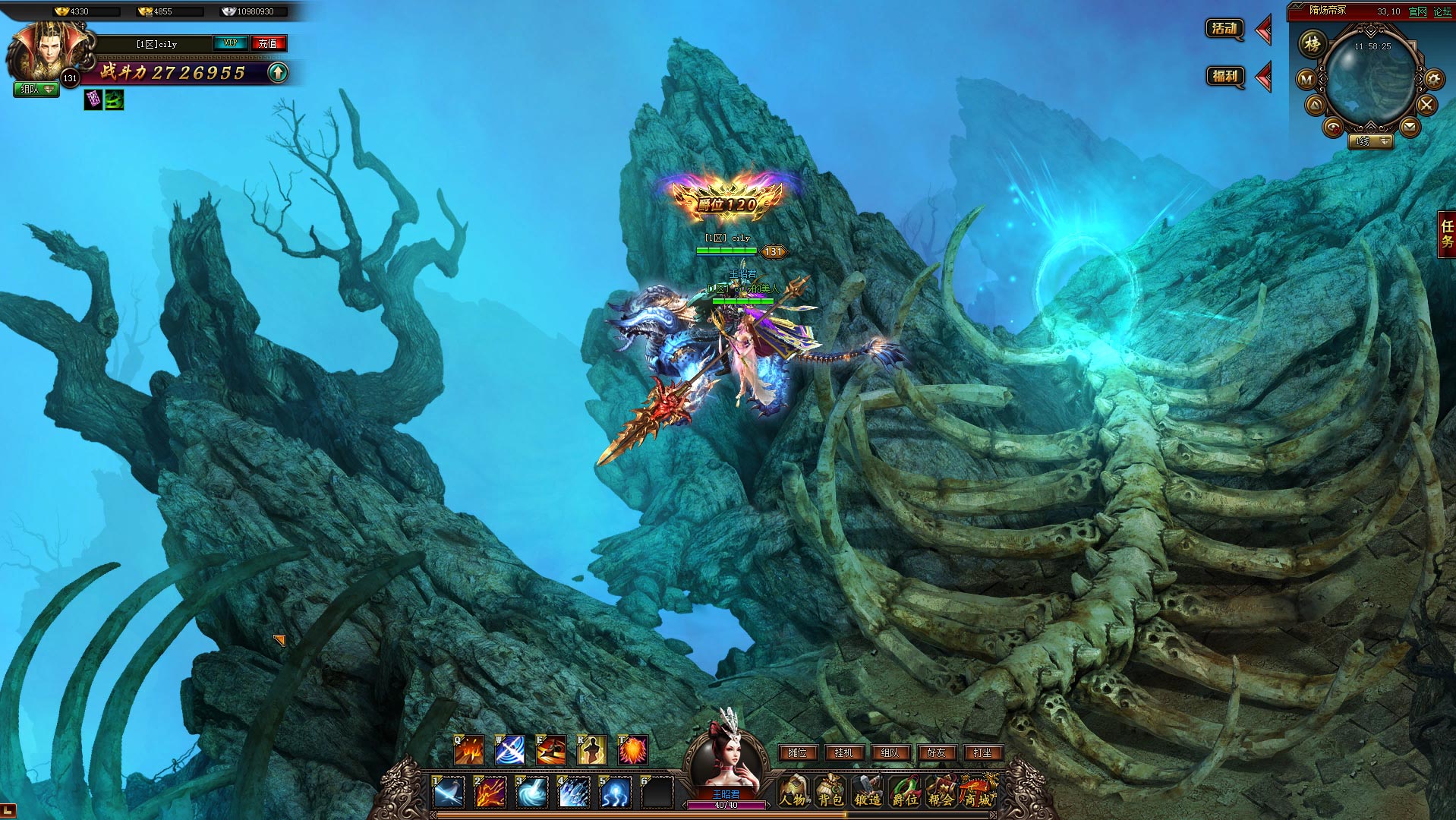
Task: Use the ice shards skill in slot 4
Action: point(573,792)
